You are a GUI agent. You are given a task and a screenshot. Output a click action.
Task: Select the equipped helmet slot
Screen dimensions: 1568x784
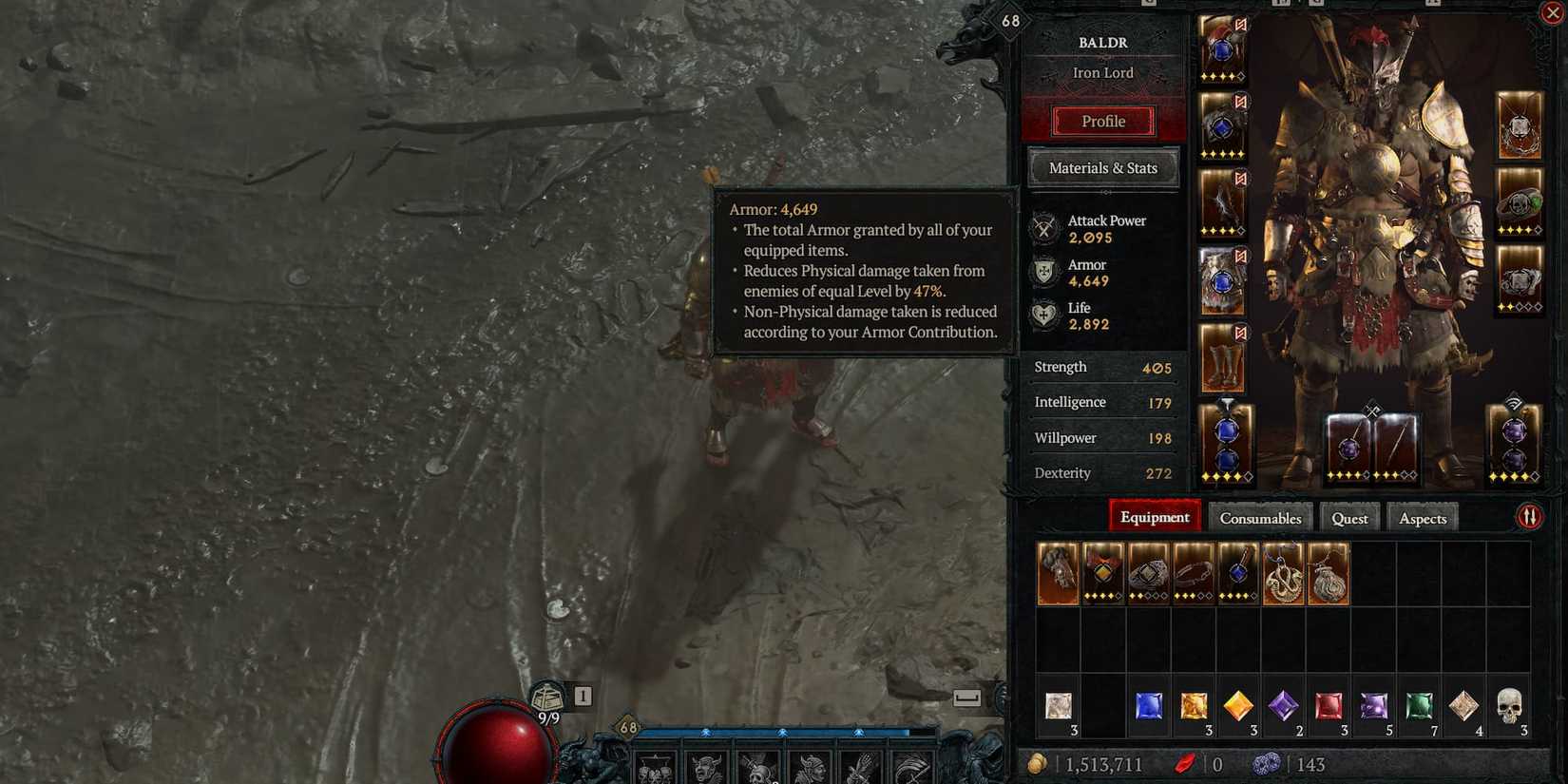coord(1223,48)
